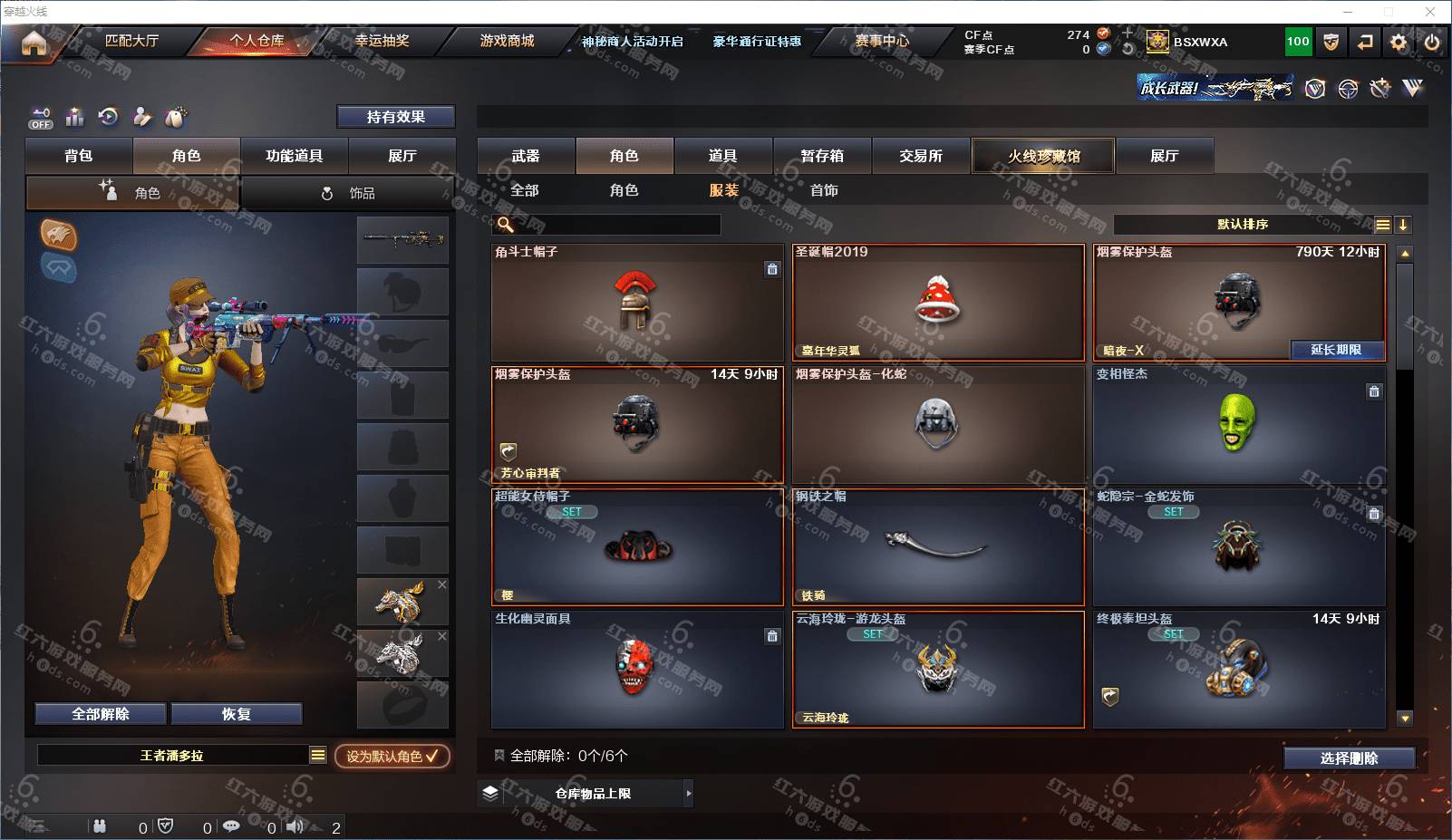Image resolution: width=1452 pixels, height=840 pixels.
Task: Open the 匹配大厅 lobby menu
Action: pos(132,41)
